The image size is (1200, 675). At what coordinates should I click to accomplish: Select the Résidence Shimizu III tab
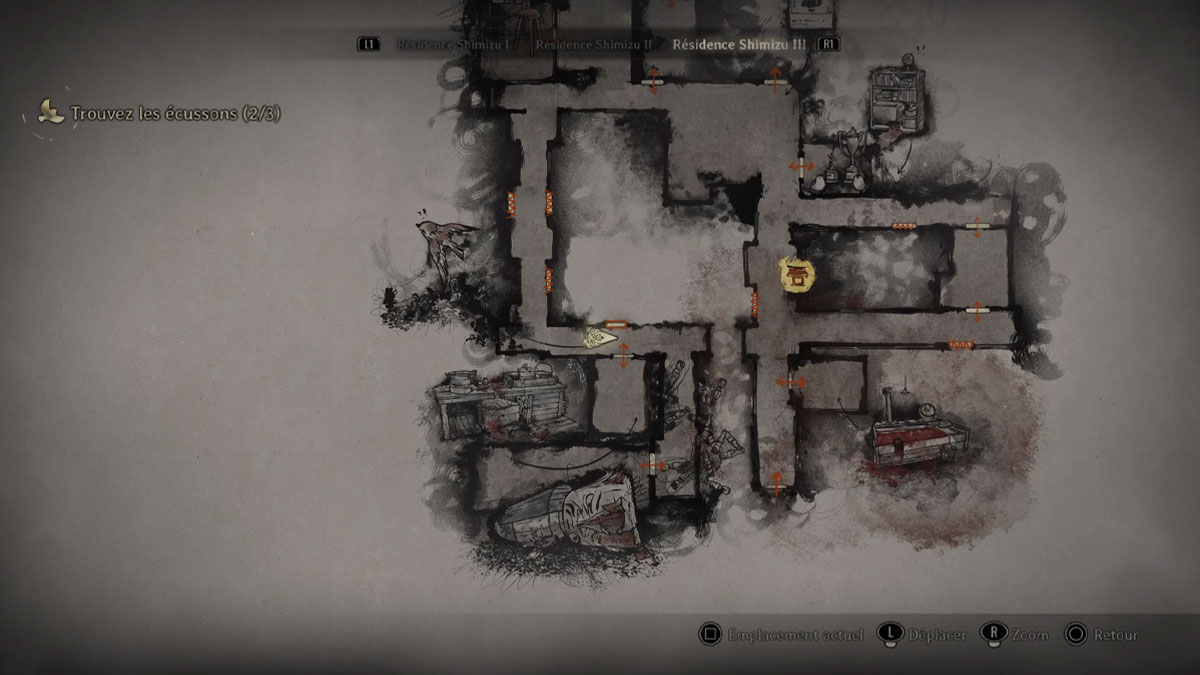coord(738,44)
